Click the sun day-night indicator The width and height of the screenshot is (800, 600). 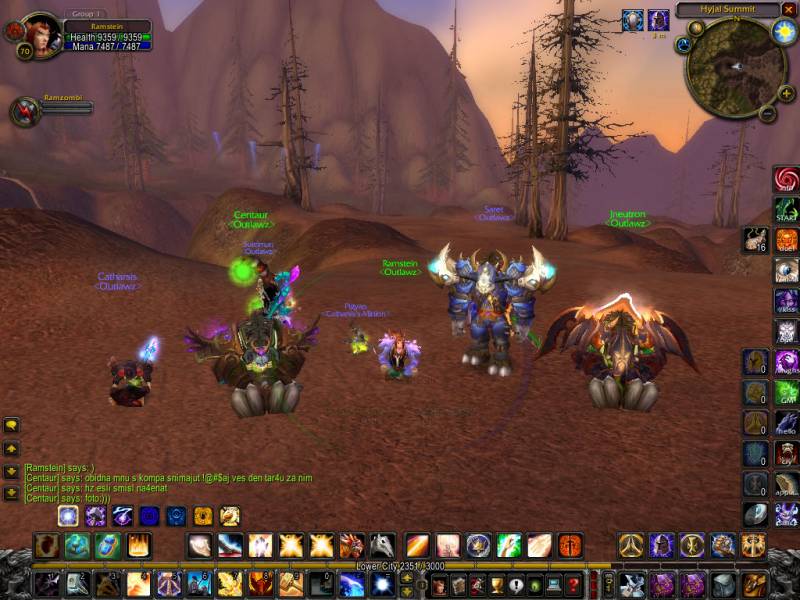tap(783, 32)
